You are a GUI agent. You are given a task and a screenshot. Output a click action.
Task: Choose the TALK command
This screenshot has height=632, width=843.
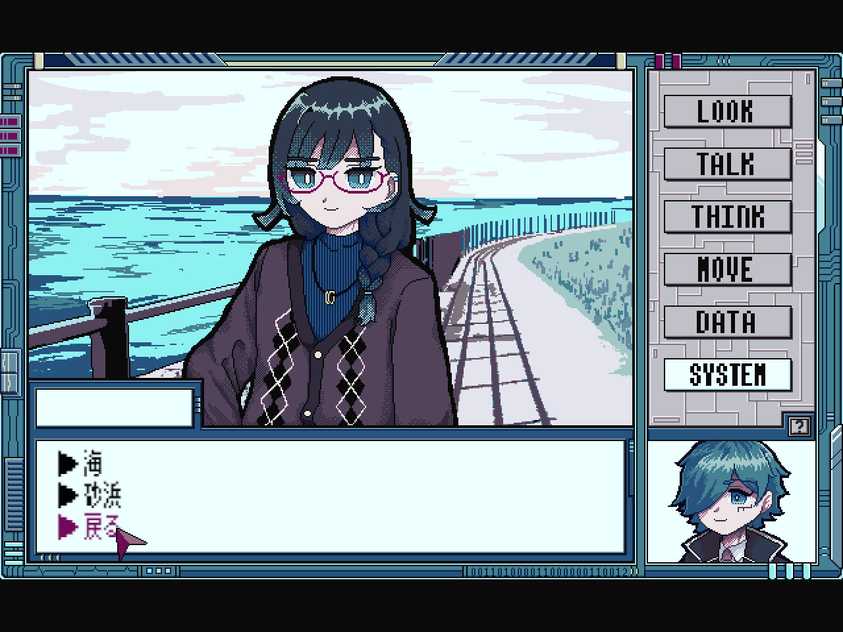(727, 164)
